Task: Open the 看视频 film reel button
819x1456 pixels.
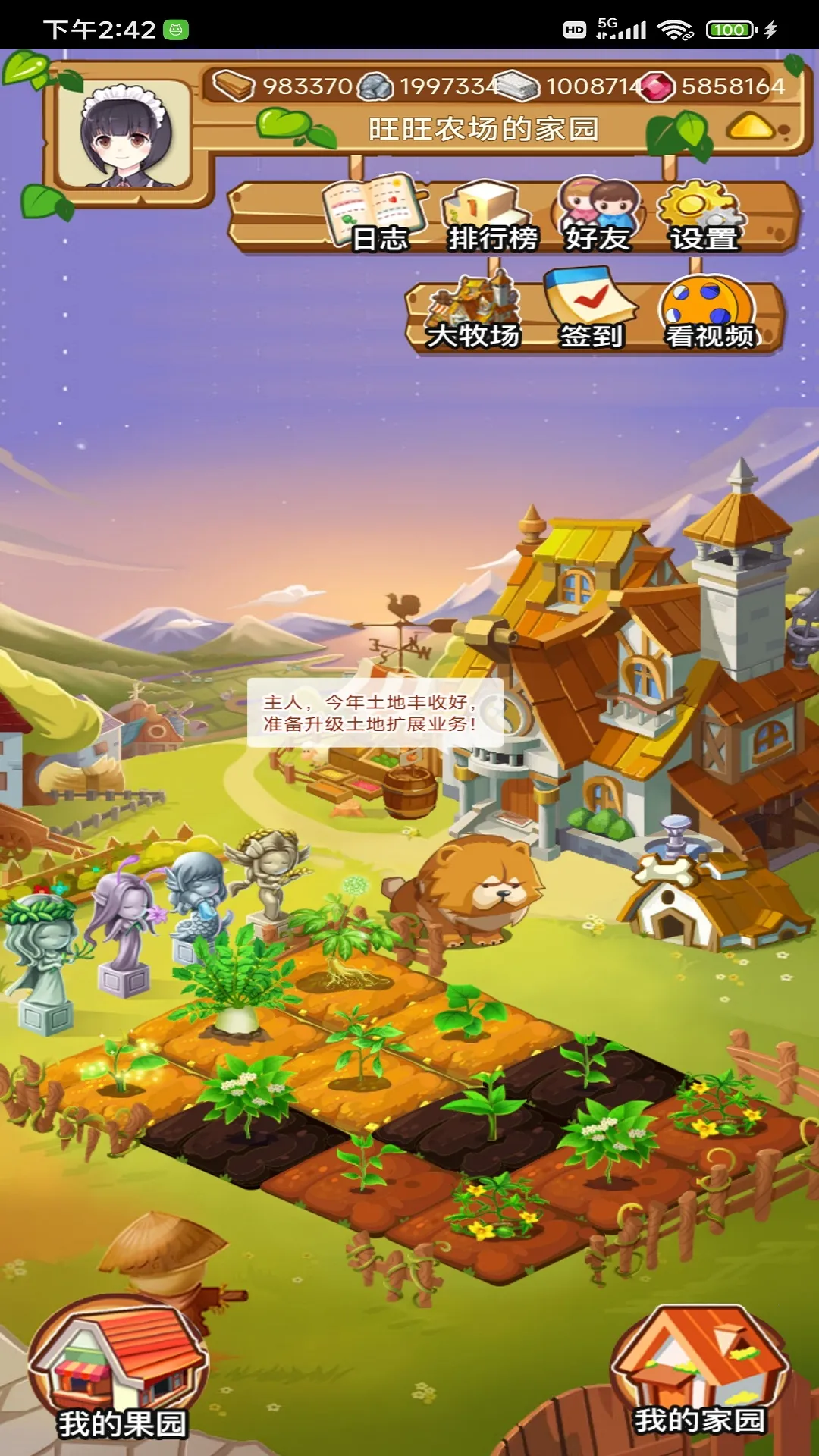Action: coord(708,312)
